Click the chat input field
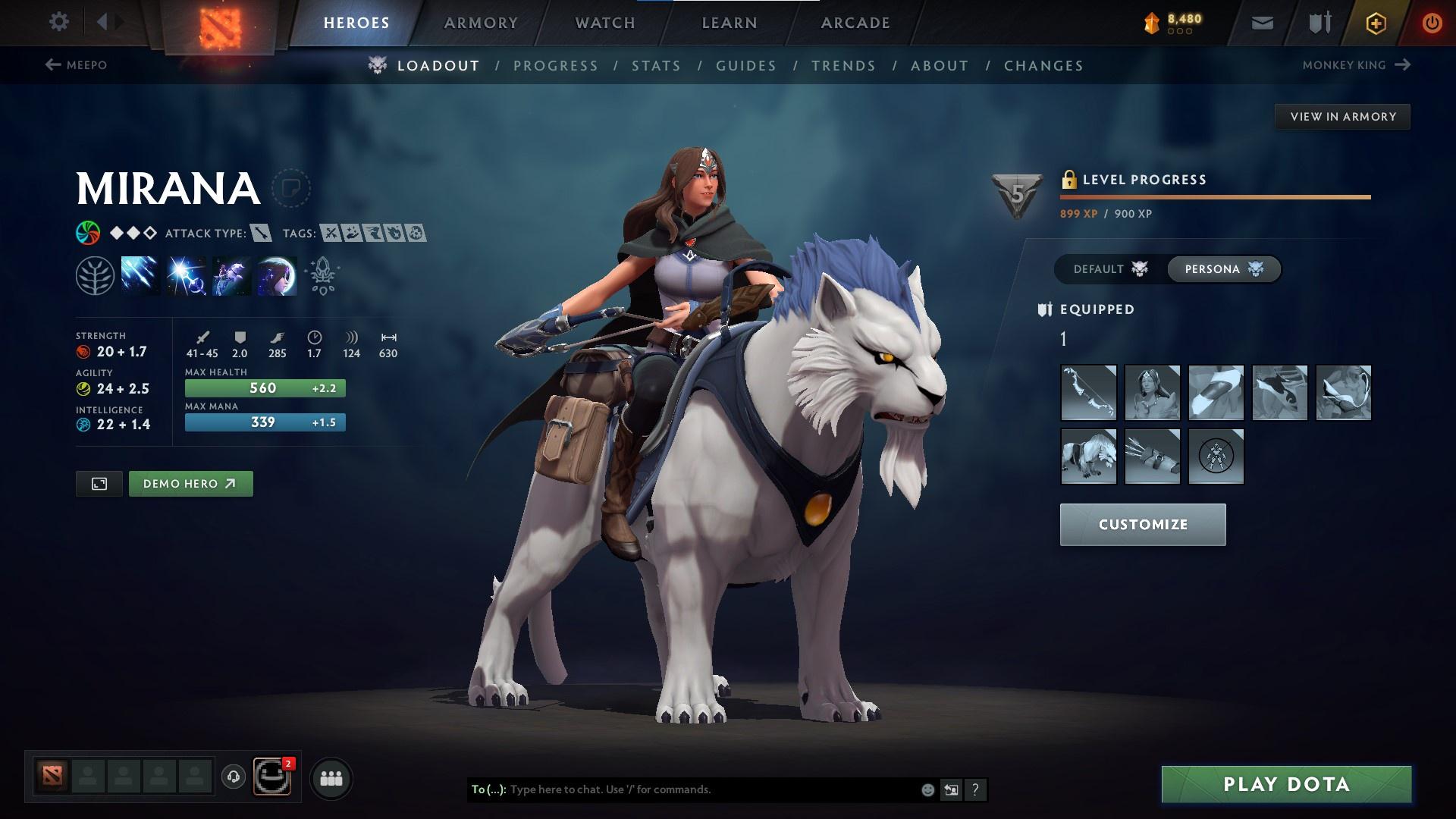Viewport: 1456px width, 819px height. click(682, 789)
